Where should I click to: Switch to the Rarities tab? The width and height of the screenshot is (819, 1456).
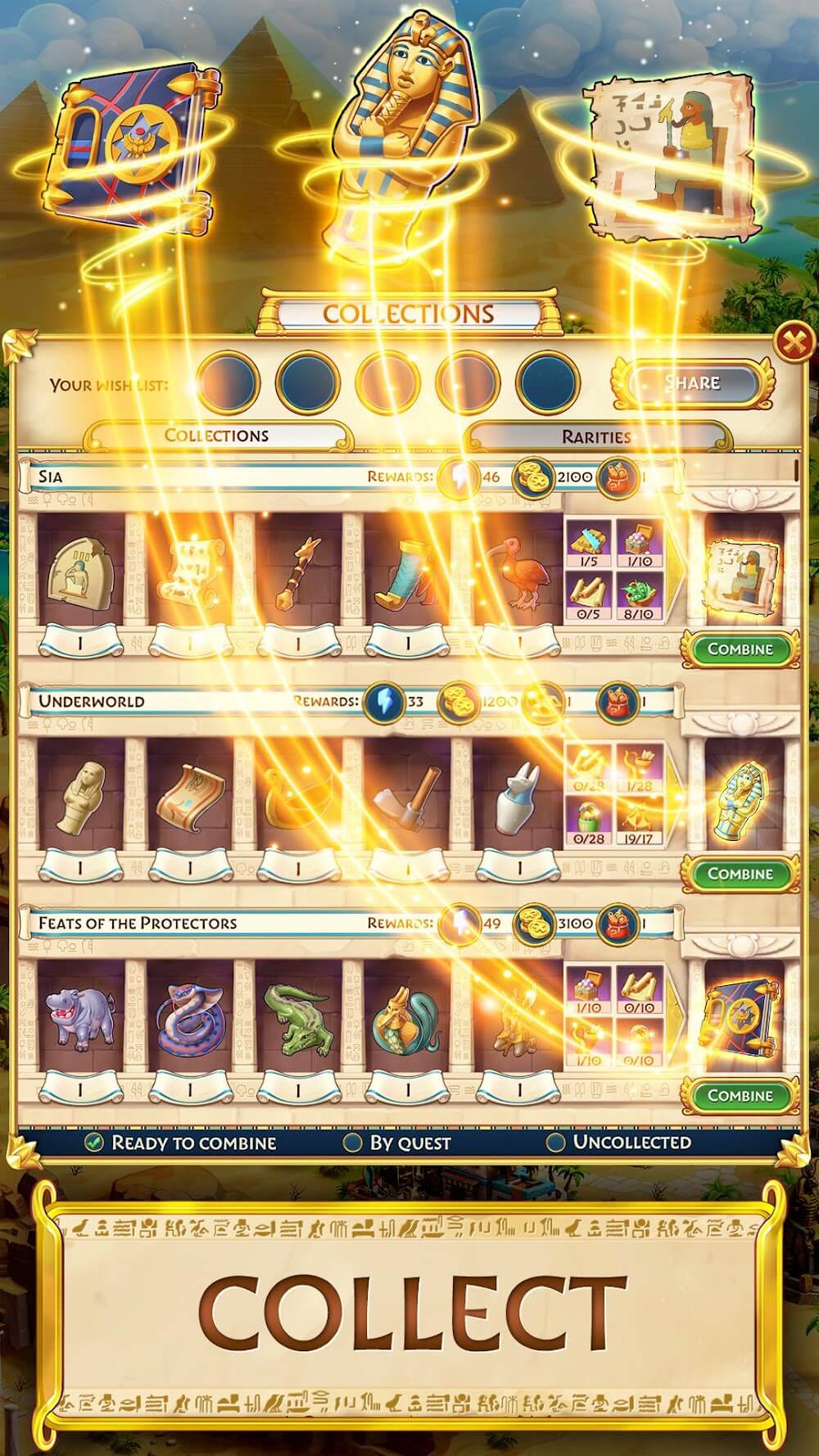click(x=595, y=436)
